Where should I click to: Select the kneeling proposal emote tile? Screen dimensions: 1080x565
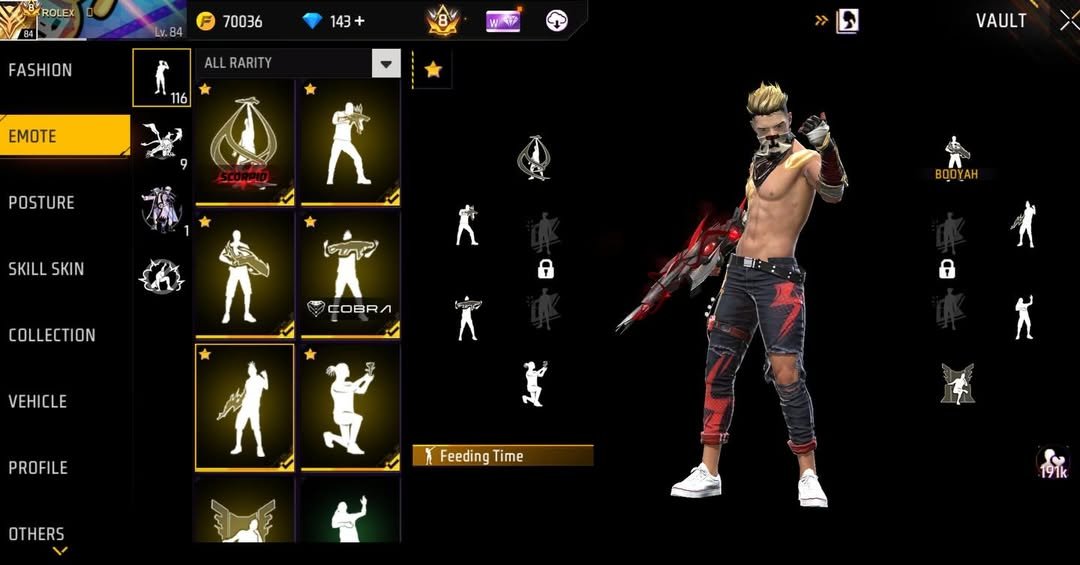point(350,408)
